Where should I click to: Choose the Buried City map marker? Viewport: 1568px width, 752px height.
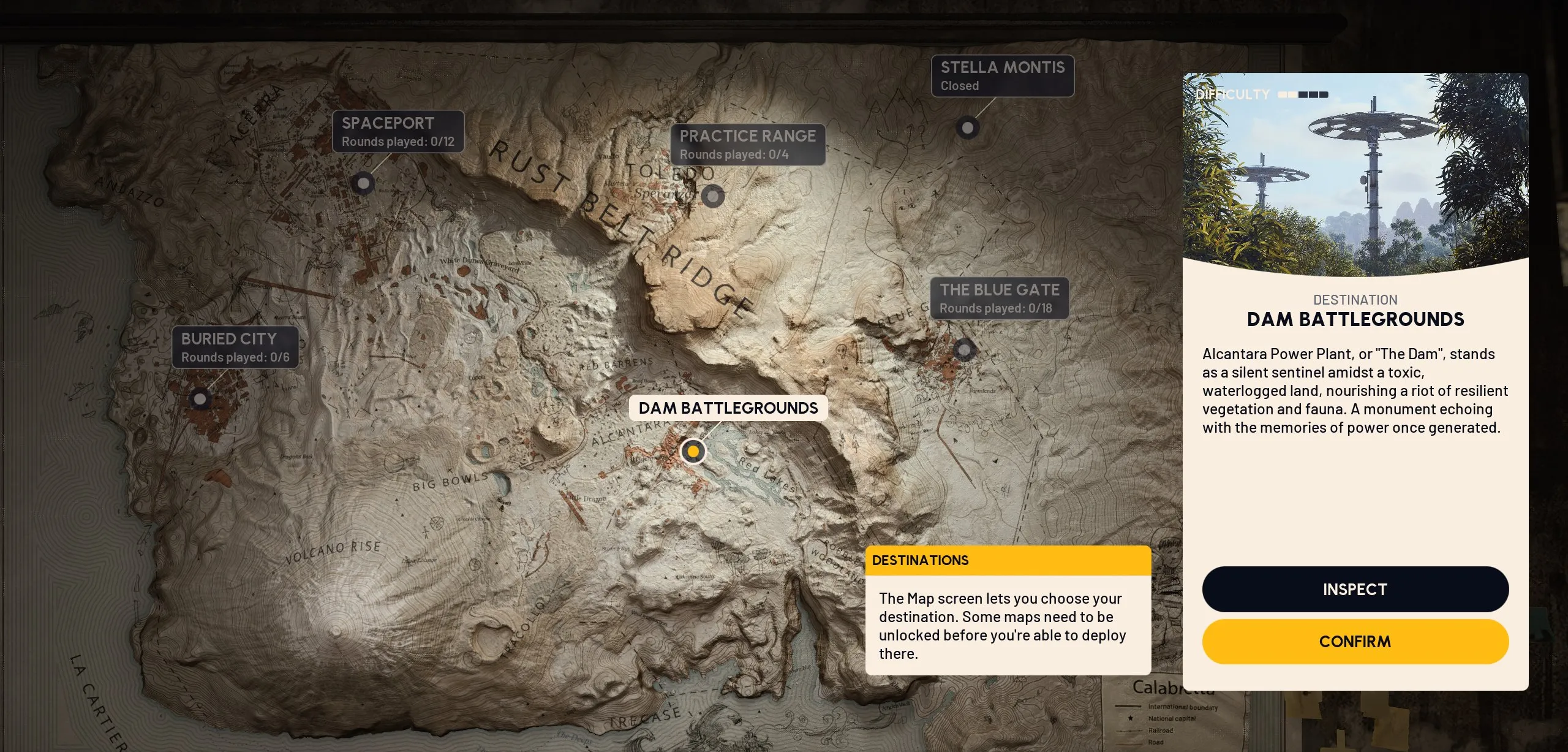click(x=200, y=399)
